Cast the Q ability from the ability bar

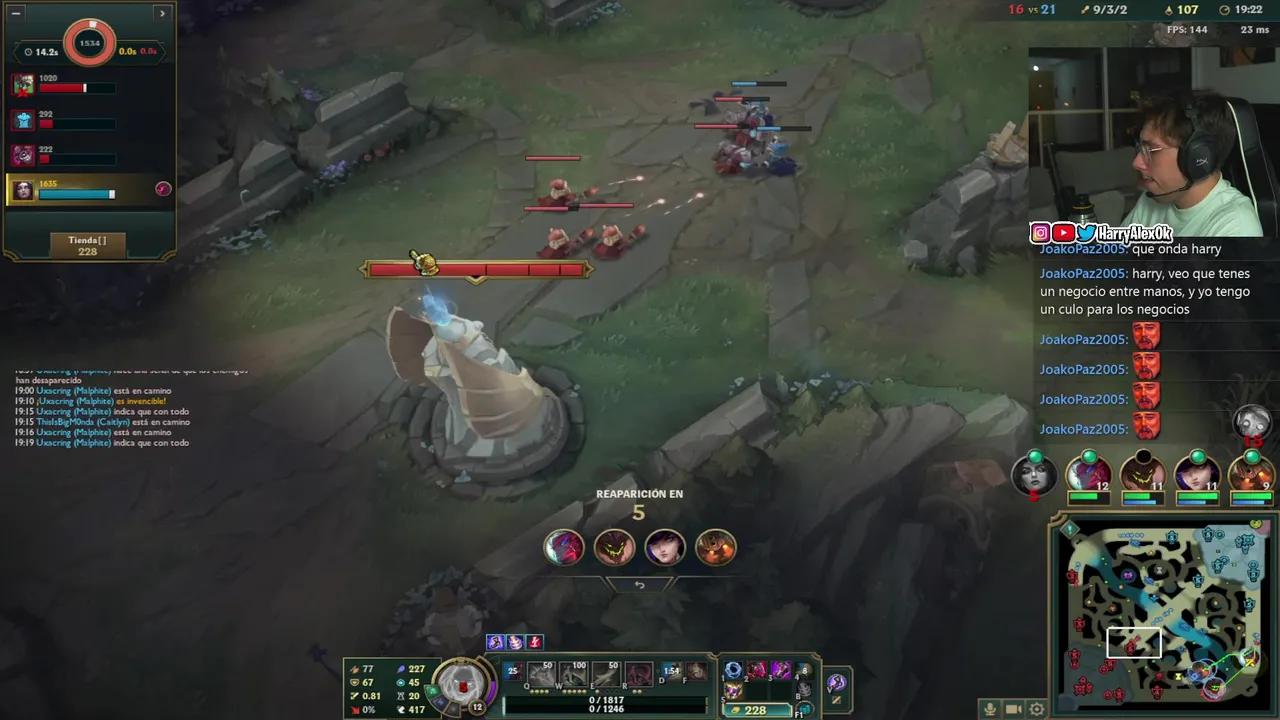point(539,673)
